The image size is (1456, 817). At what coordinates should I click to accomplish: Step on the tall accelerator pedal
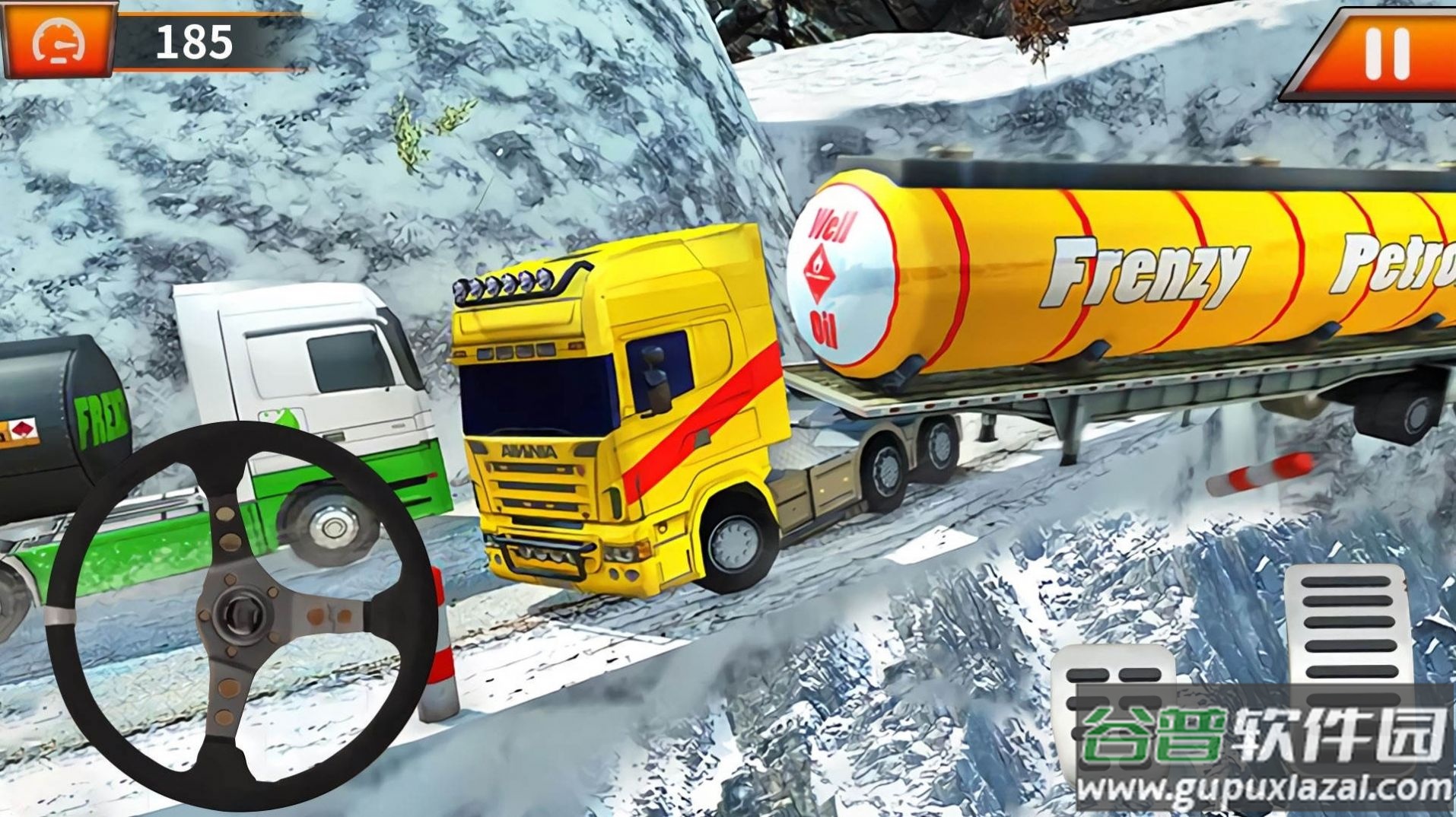[1349, 631]
